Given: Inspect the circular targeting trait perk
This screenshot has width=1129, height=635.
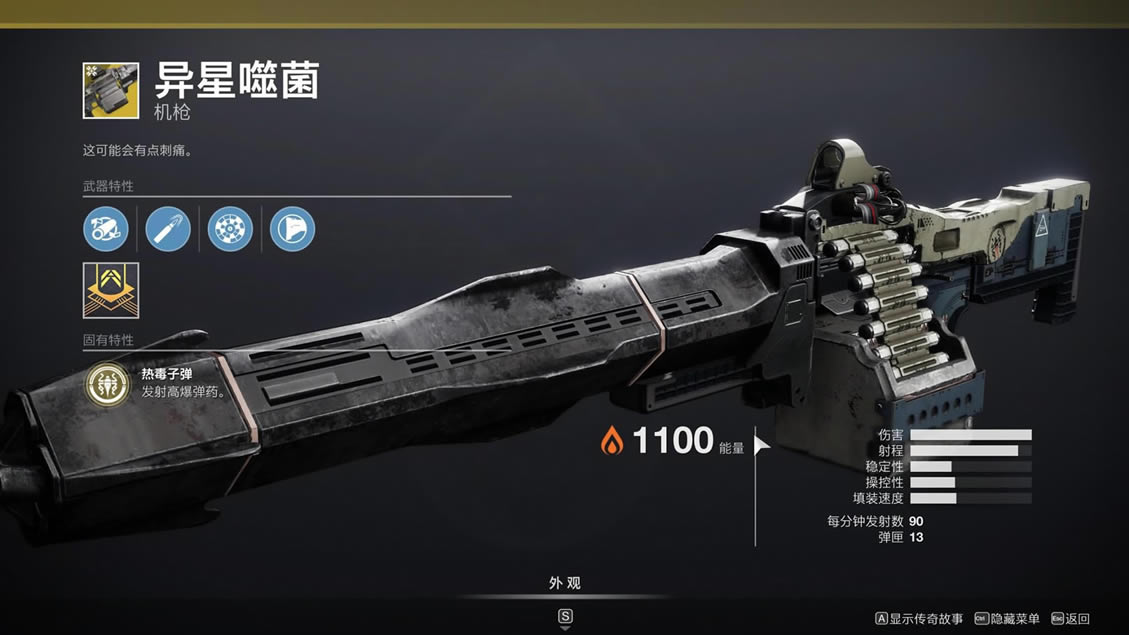Looking at the screenshot, I should 229,229.
